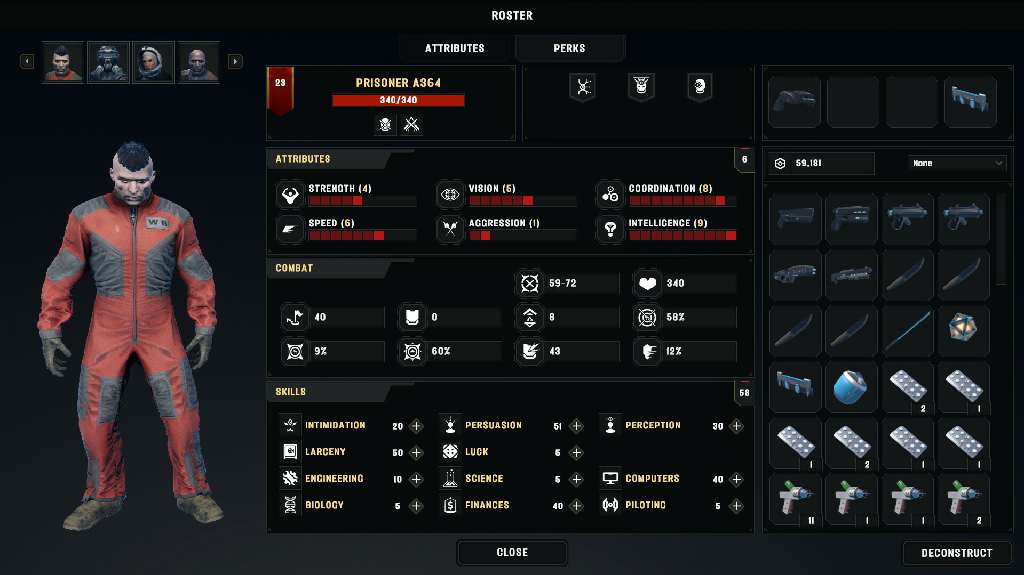1024x575 pixels.
Task: Show the next roster portraits
Action: 235,62
